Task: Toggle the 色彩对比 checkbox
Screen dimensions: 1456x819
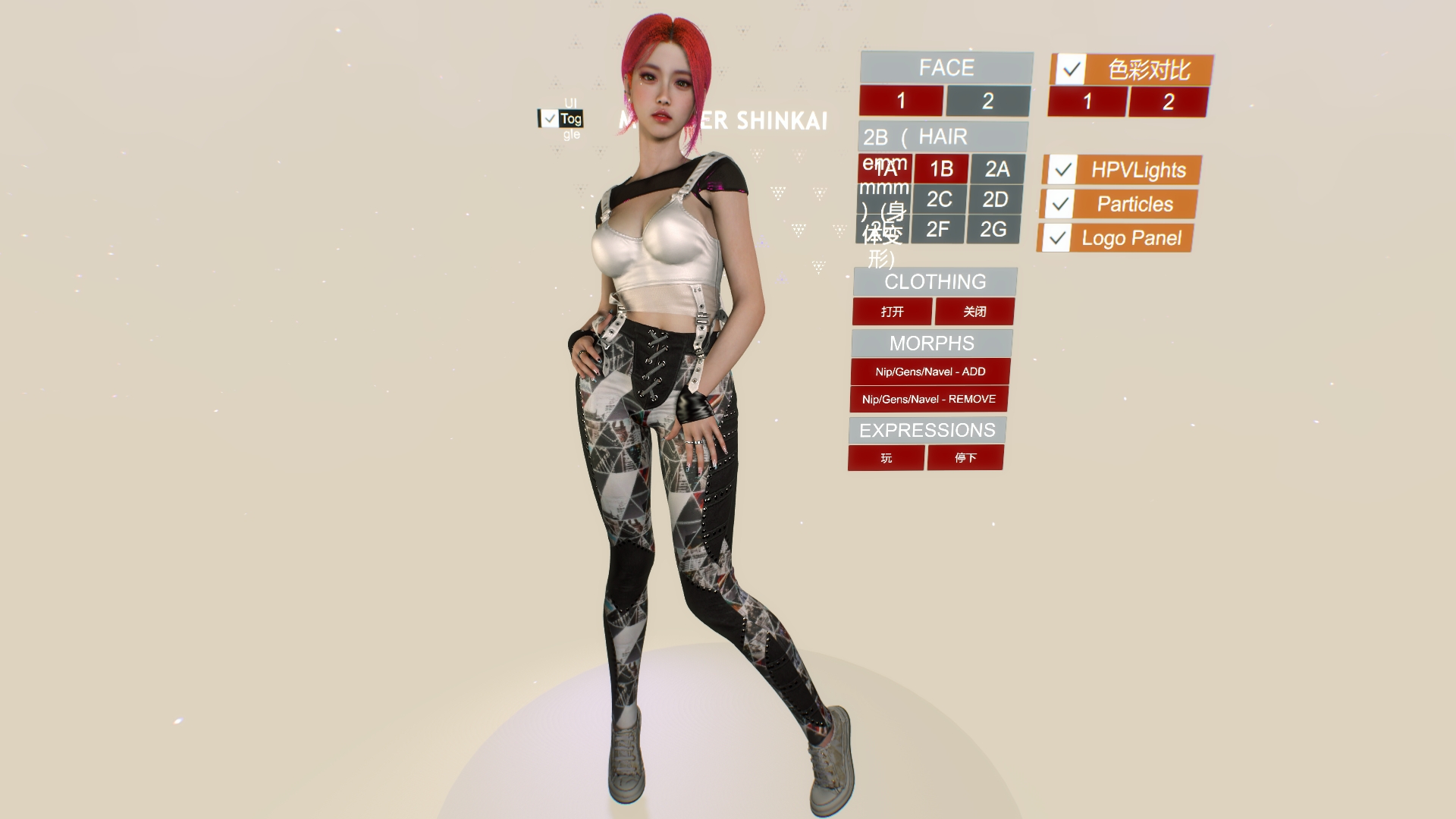Action: pos(1071,71)
